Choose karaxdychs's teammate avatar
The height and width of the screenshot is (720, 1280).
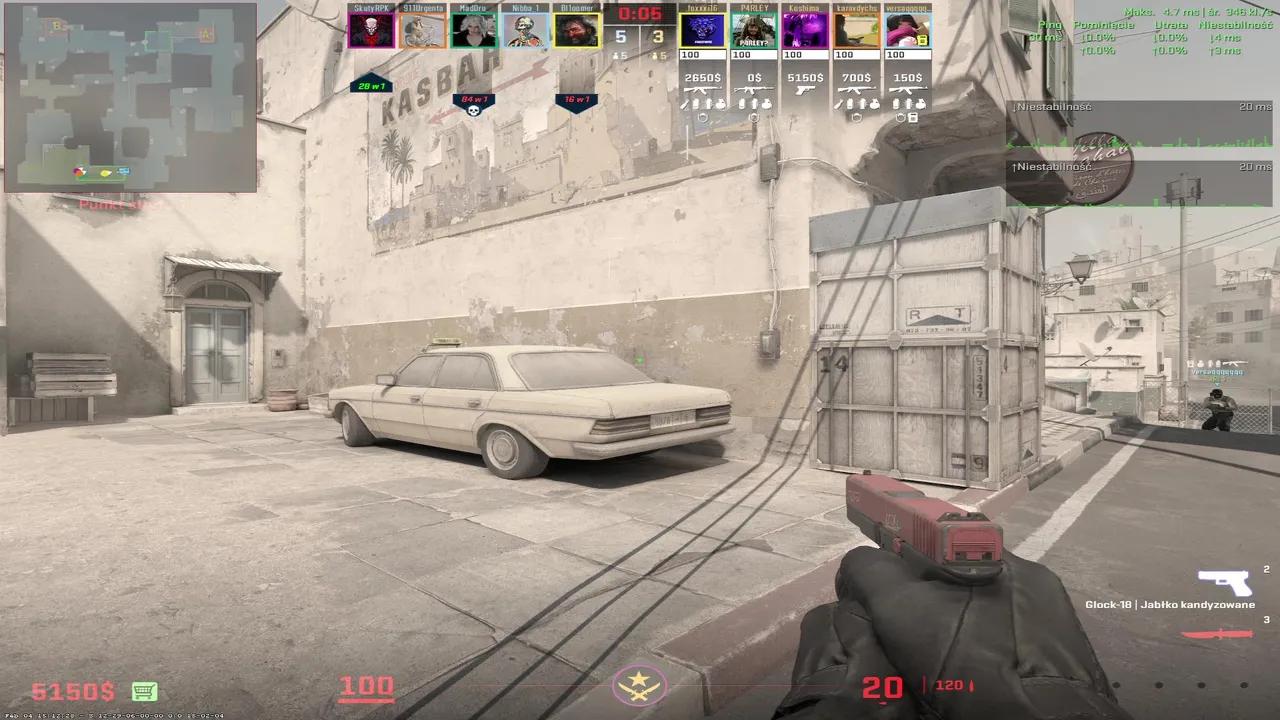[x=857, y=30]
